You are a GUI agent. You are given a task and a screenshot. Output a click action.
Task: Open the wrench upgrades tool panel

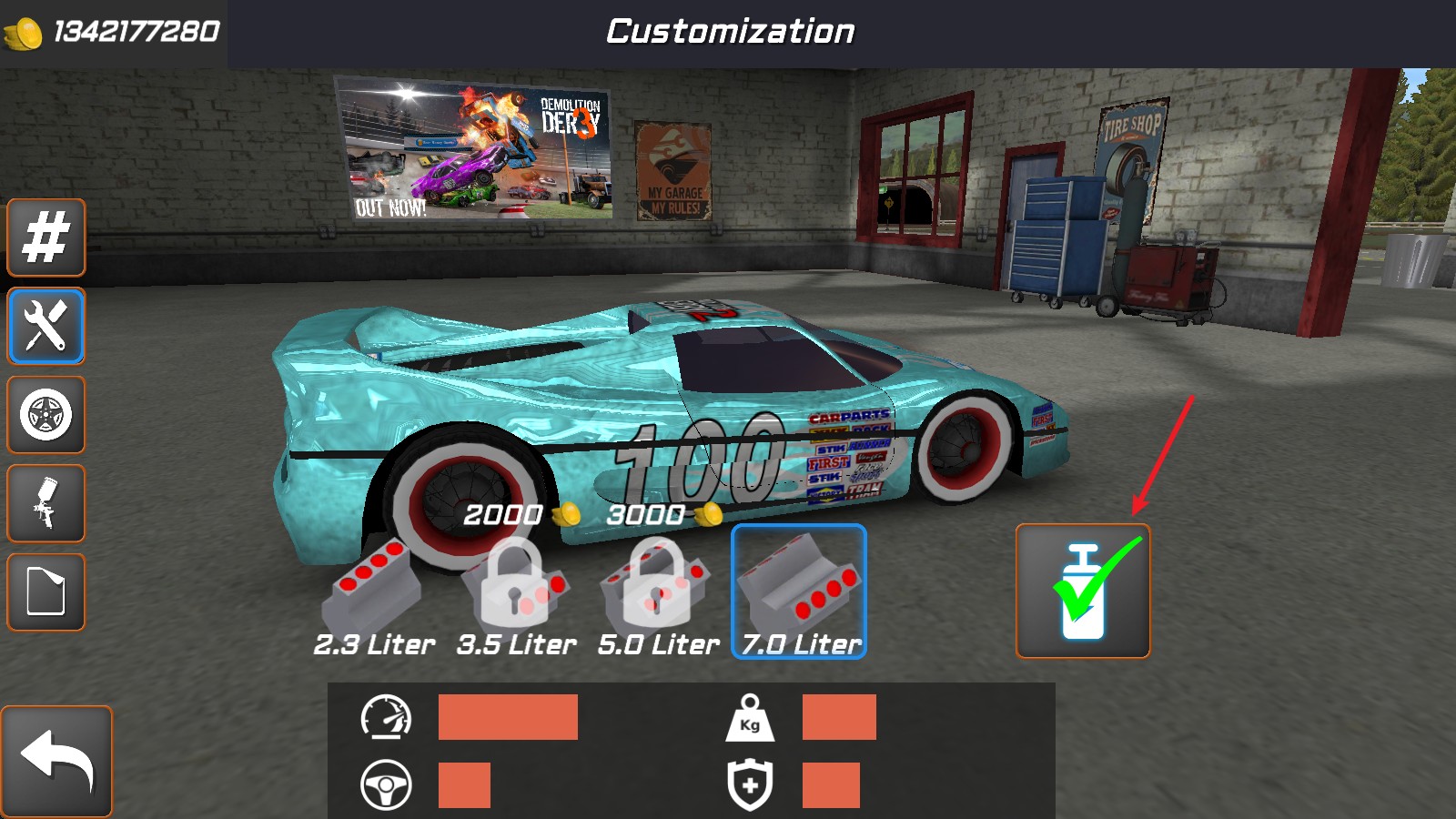pos(45,327)
